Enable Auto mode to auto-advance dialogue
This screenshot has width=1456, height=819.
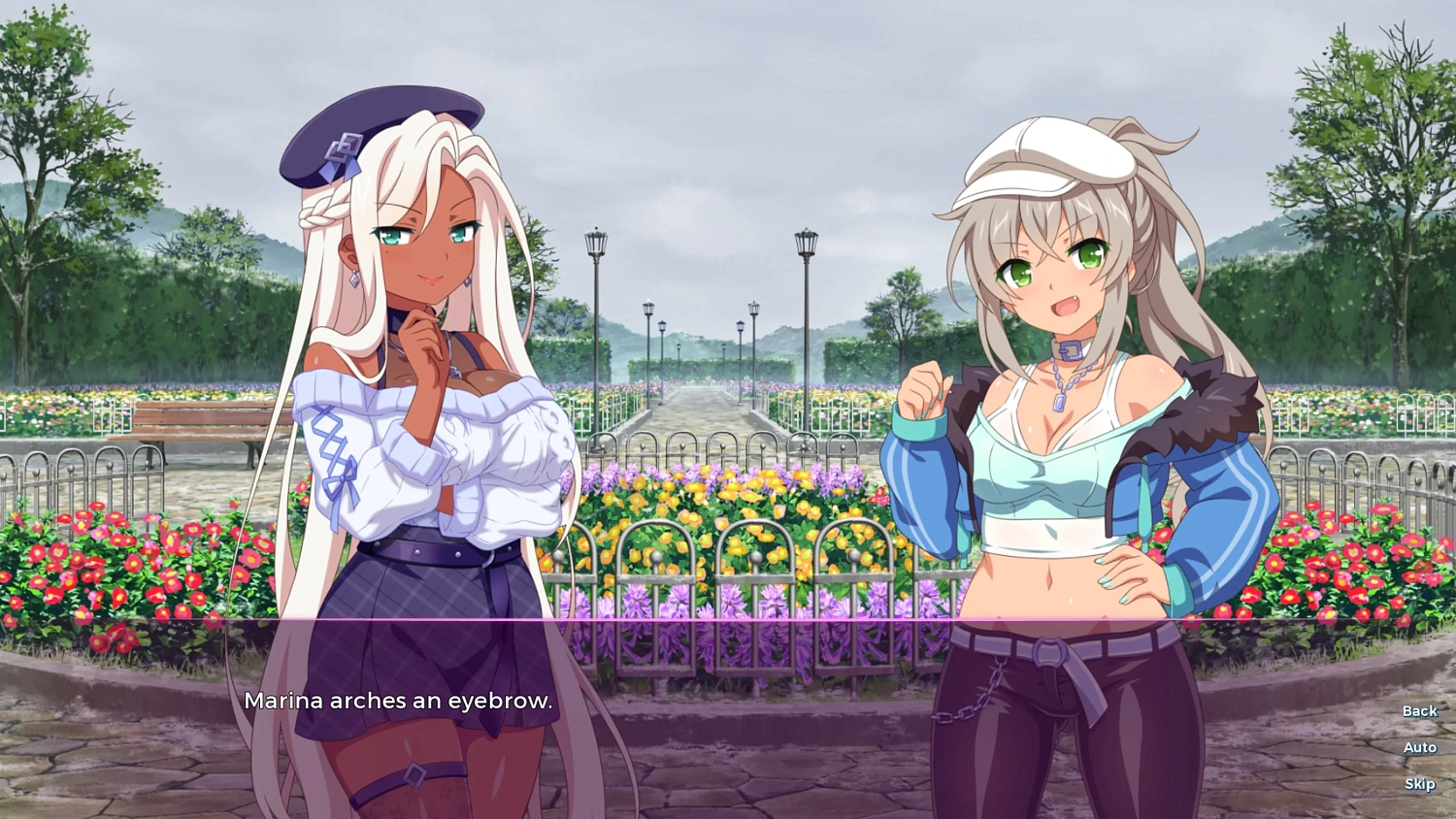[x=1420, y=747]
